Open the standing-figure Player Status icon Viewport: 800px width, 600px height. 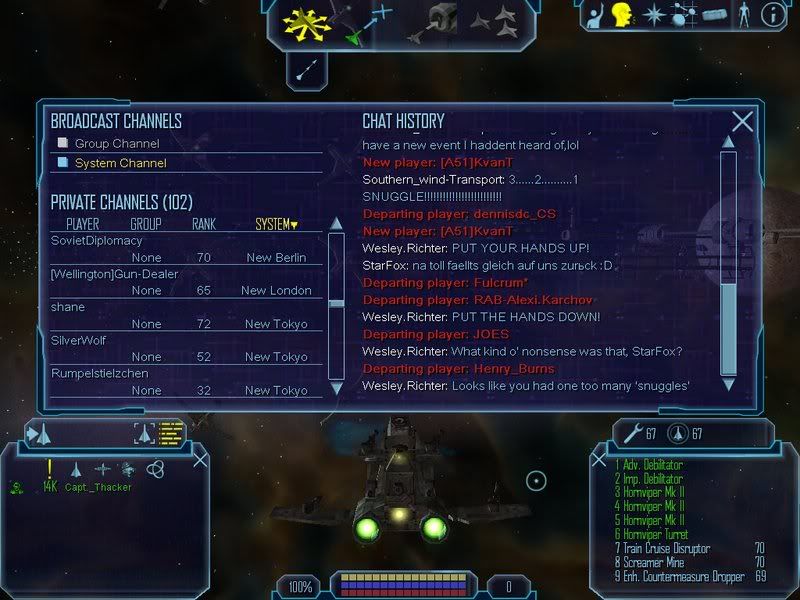tap(743, 15)
